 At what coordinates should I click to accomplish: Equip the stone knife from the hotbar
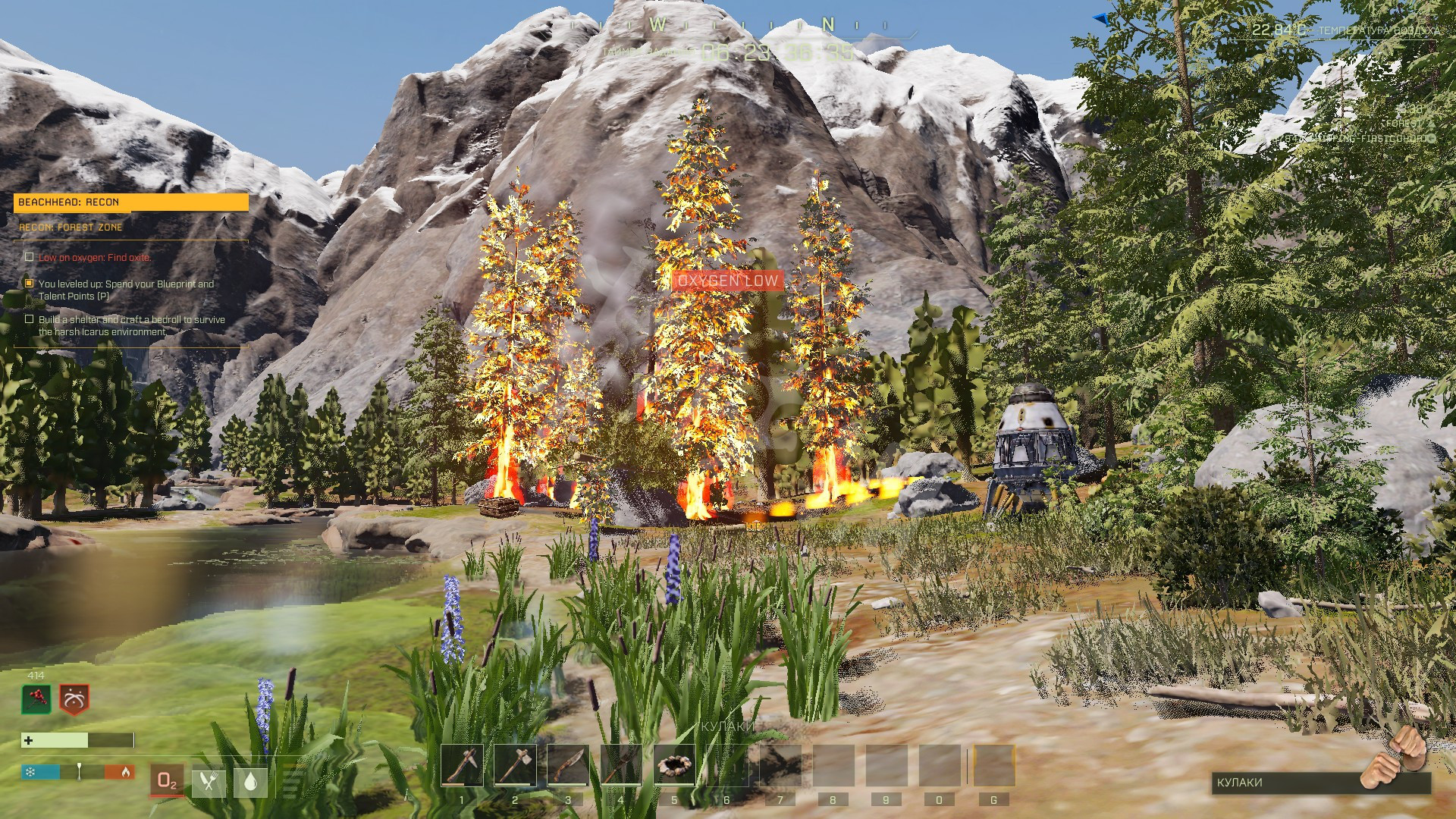pyautogui.click(x=568, y=765)
